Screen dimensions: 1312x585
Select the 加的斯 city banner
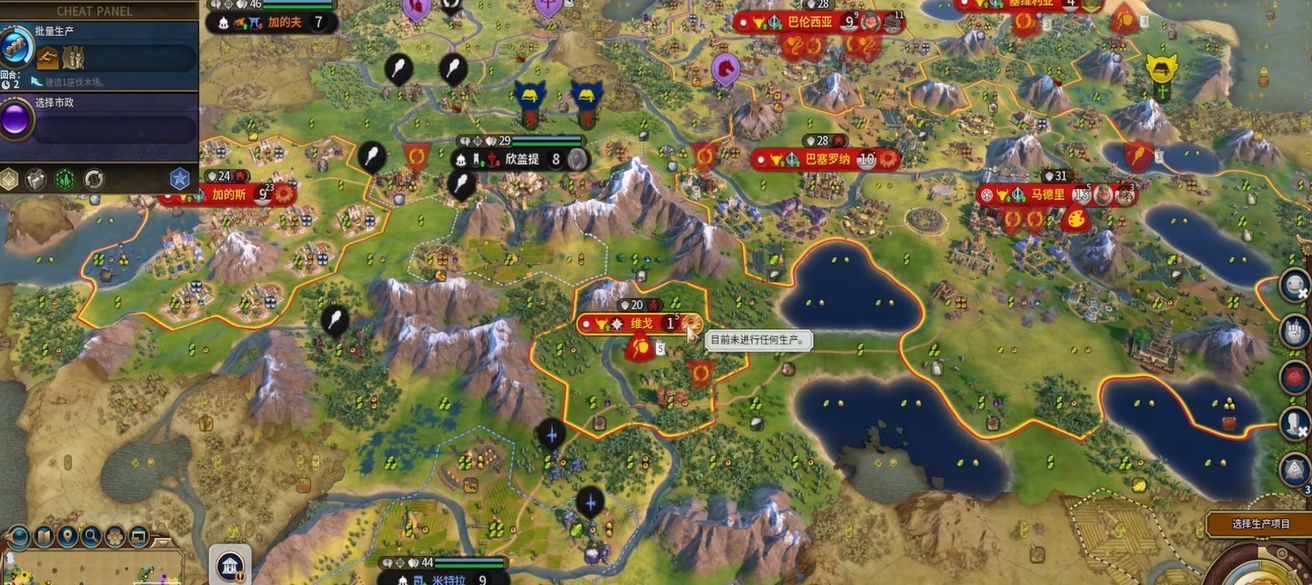227,194
